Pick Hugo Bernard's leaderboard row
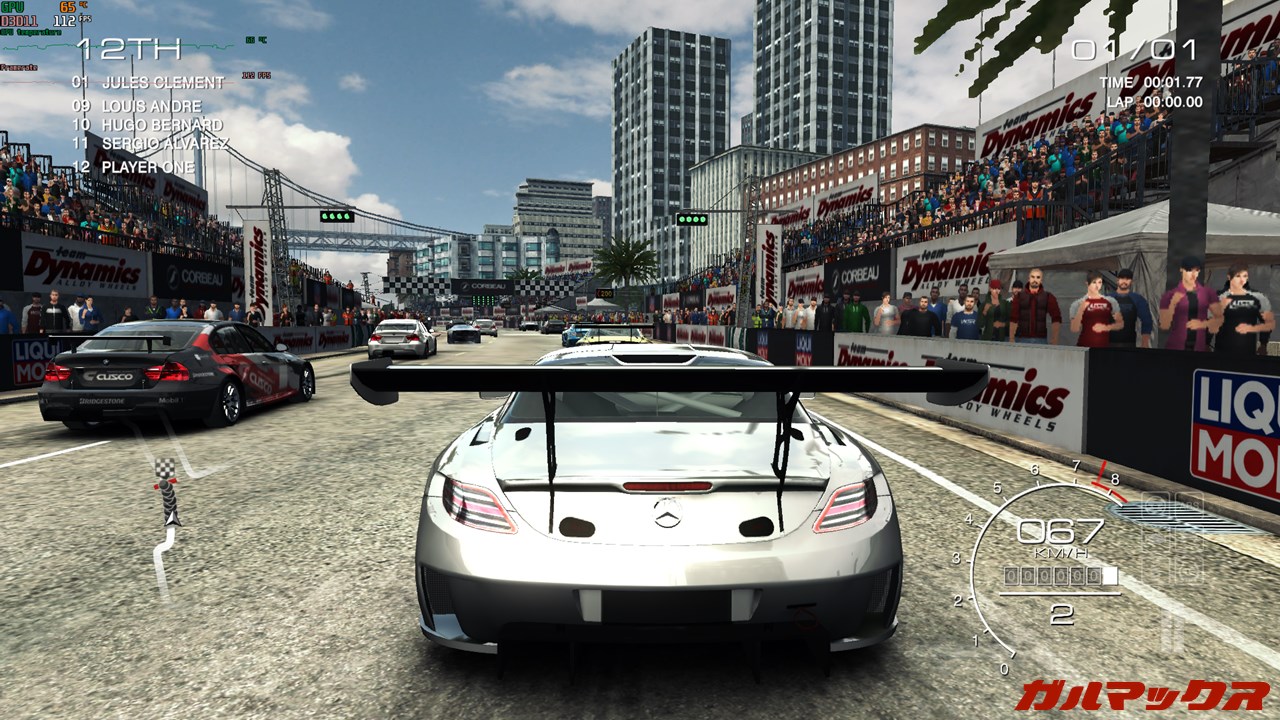This screenshot has height=720, width=1280. (147, 125)
